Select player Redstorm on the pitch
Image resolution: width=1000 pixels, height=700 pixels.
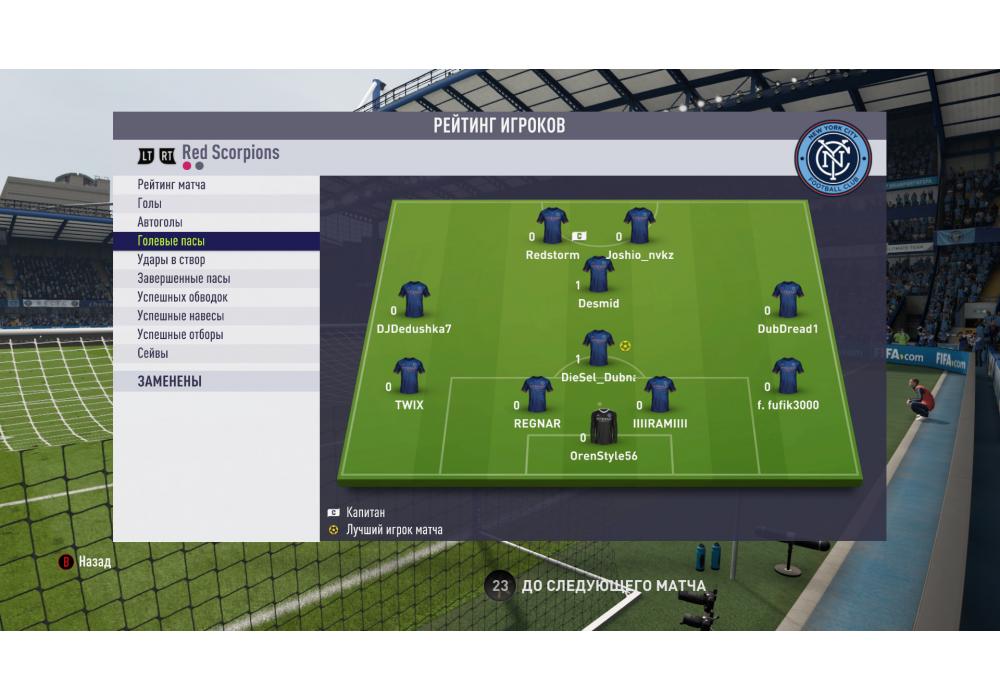(x=552, y=227)
